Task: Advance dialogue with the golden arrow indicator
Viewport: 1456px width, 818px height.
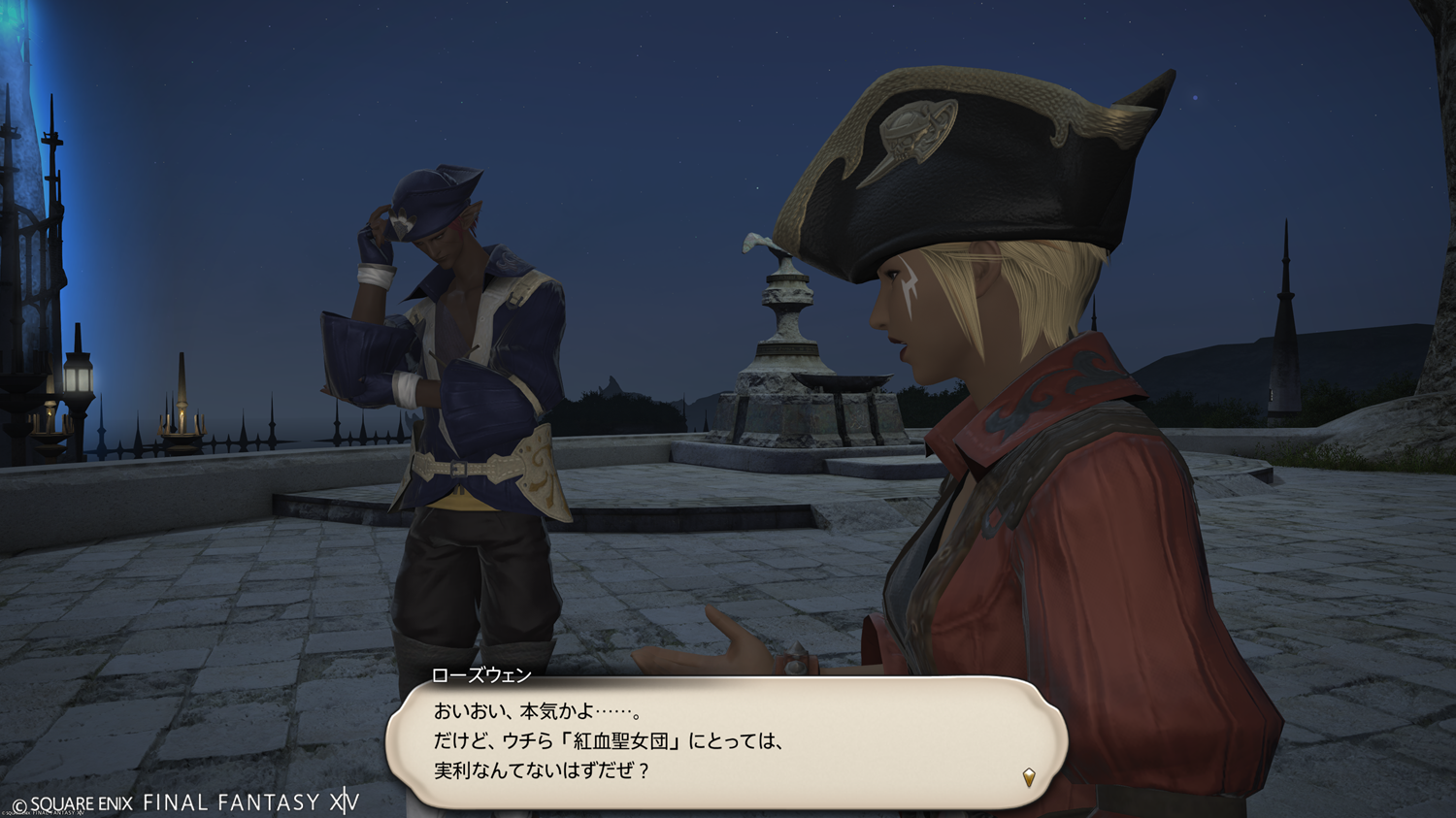Action: [x=1029, y=776]
